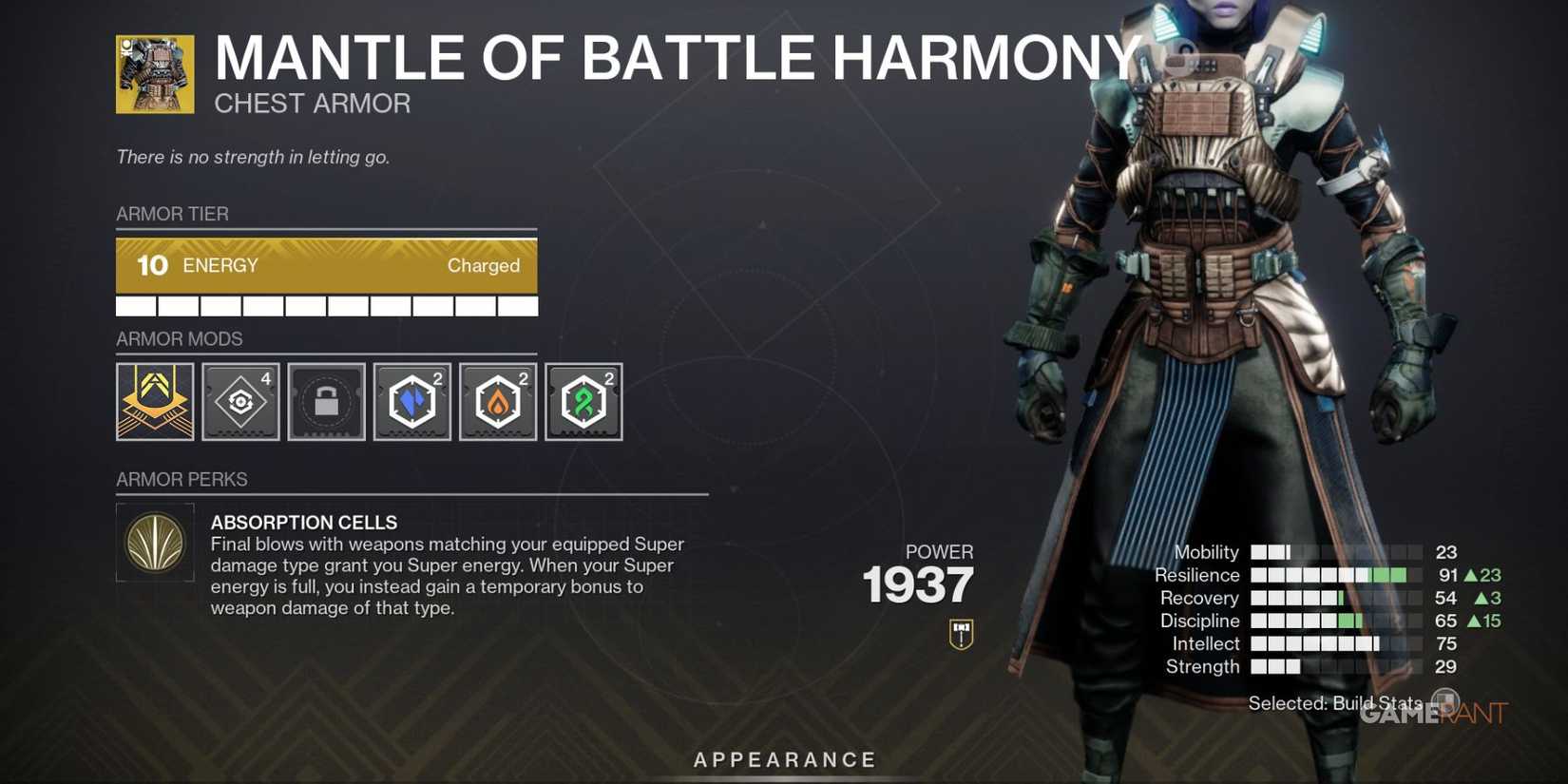Select the general armor mod with 4 energy

[x=239, y=401]
